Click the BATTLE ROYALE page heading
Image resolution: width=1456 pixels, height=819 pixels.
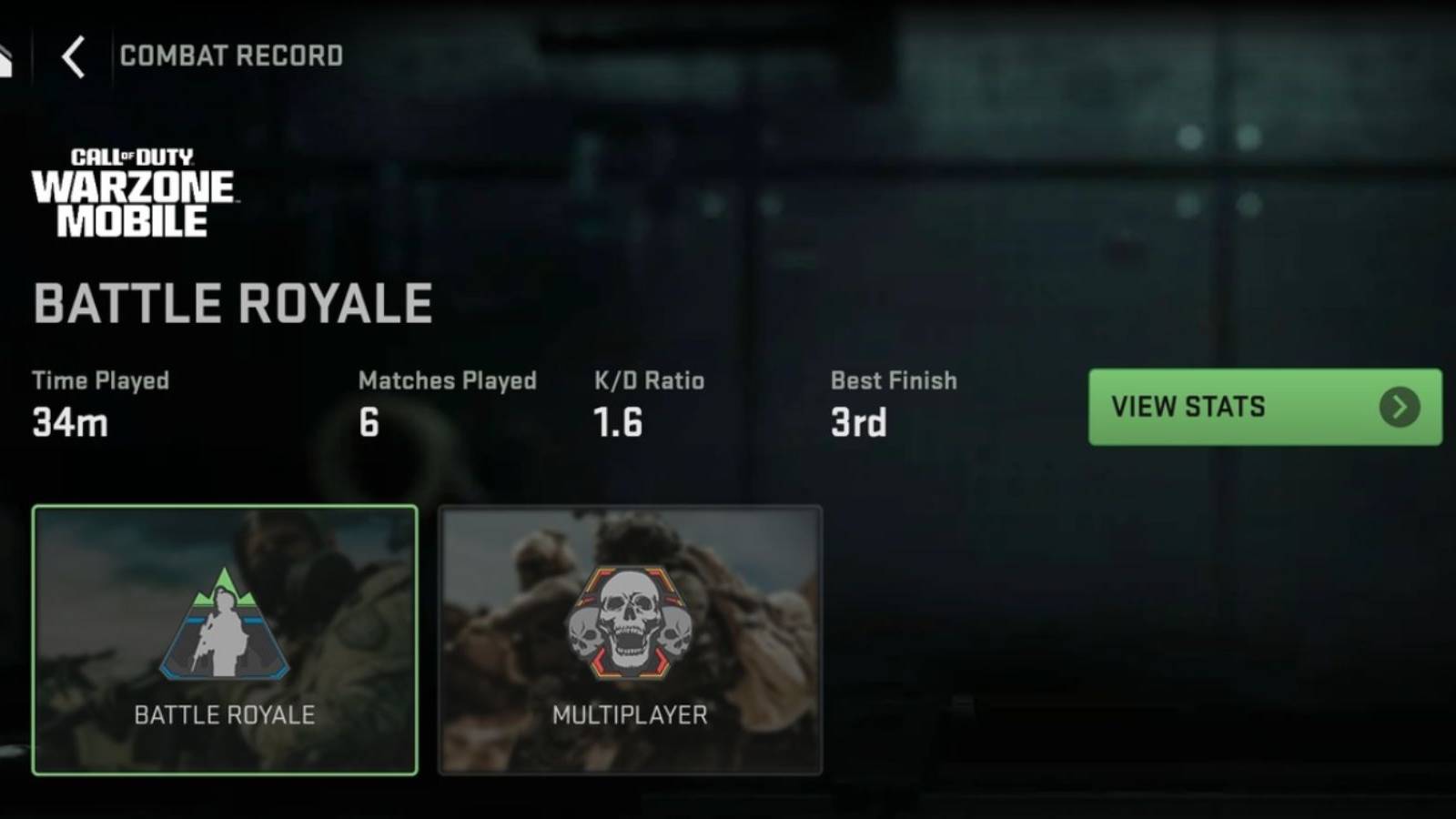[x=232, y=302]
